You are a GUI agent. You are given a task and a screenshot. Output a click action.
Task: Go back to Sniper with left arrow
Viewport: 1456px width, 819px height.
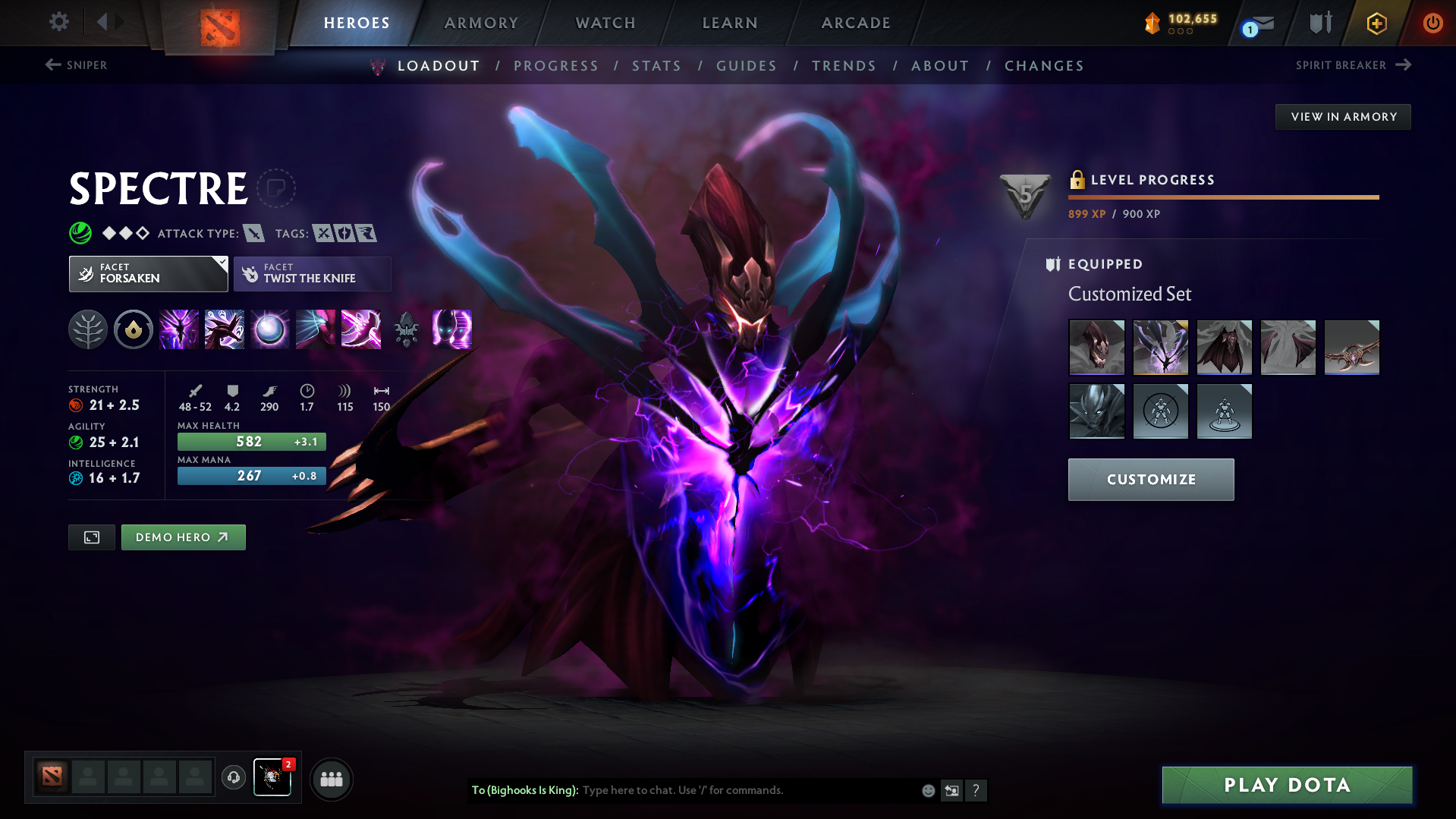click(x=51, y=65)
